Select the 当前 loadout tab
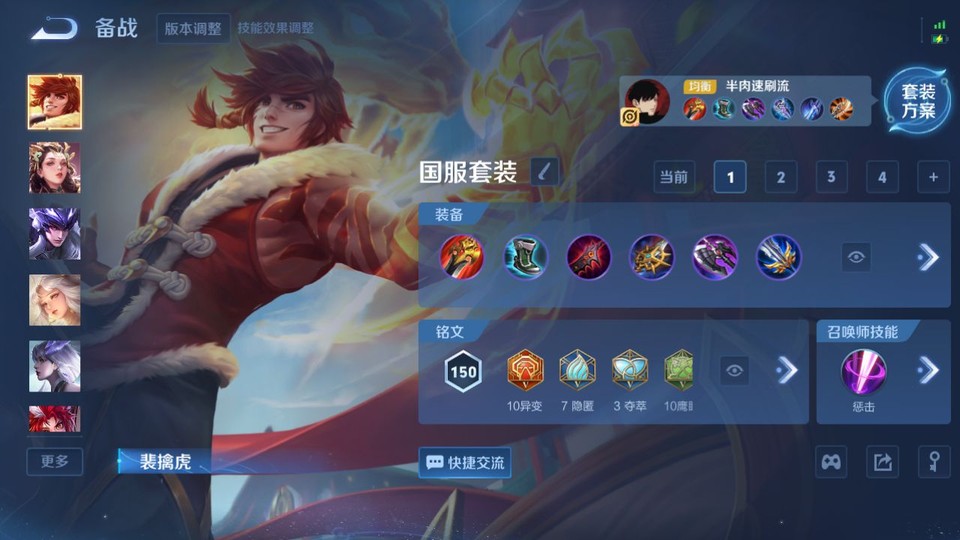The height and width of the screenshot is (540, 960). (674, 177)
